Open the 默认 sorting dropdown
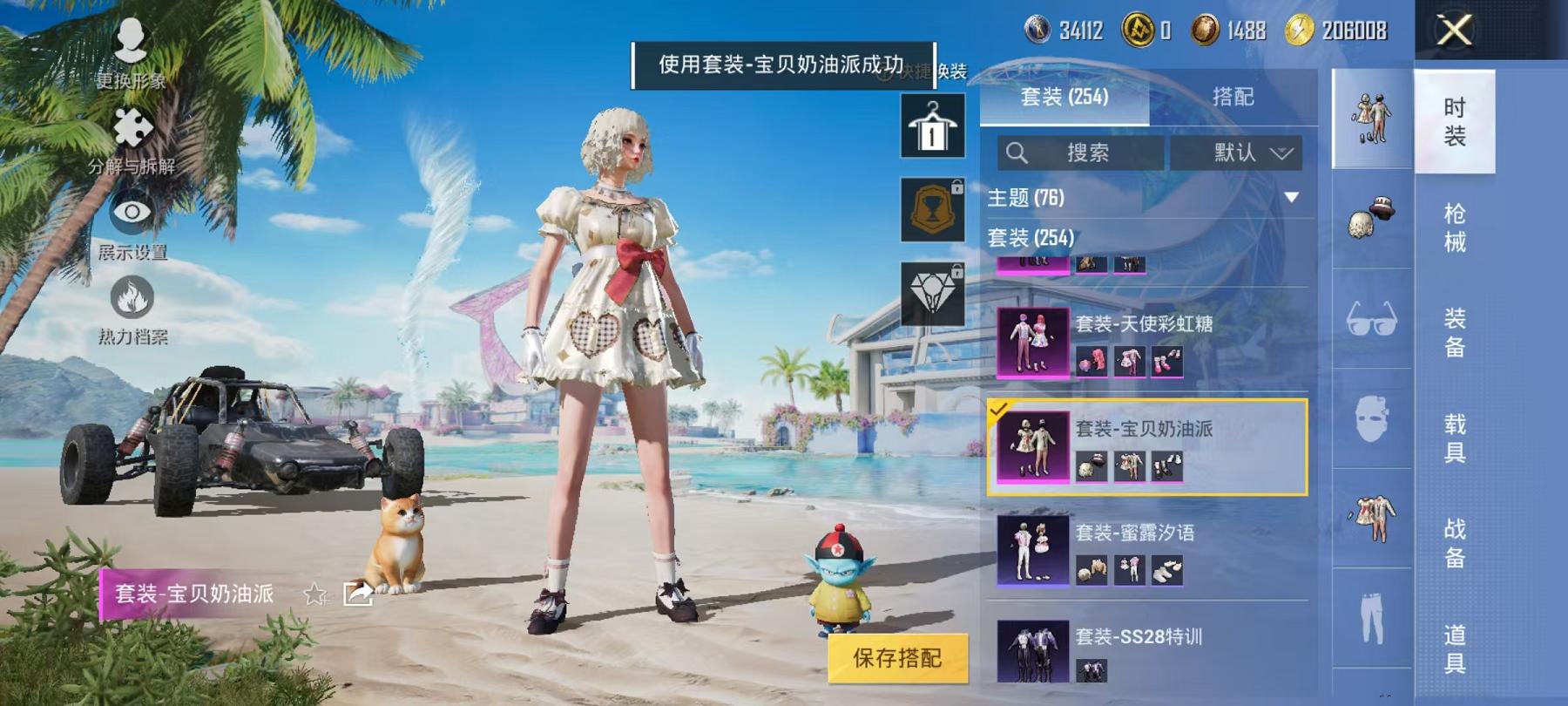The height and width of the screenshot is (706, 1568). point(1239,152)
